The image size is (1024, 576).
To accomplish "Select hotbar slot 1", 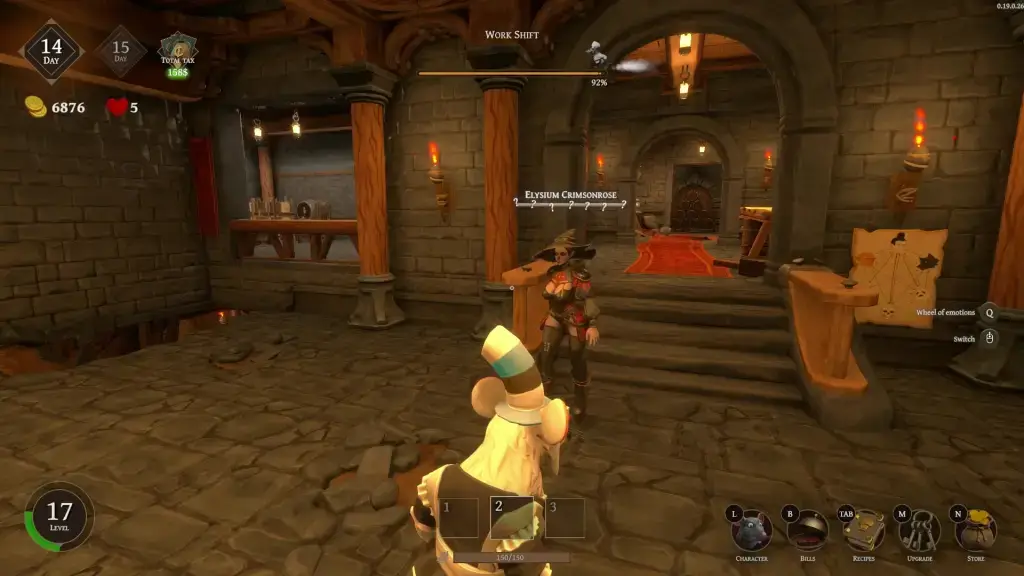I will click(x=457, y=516).
